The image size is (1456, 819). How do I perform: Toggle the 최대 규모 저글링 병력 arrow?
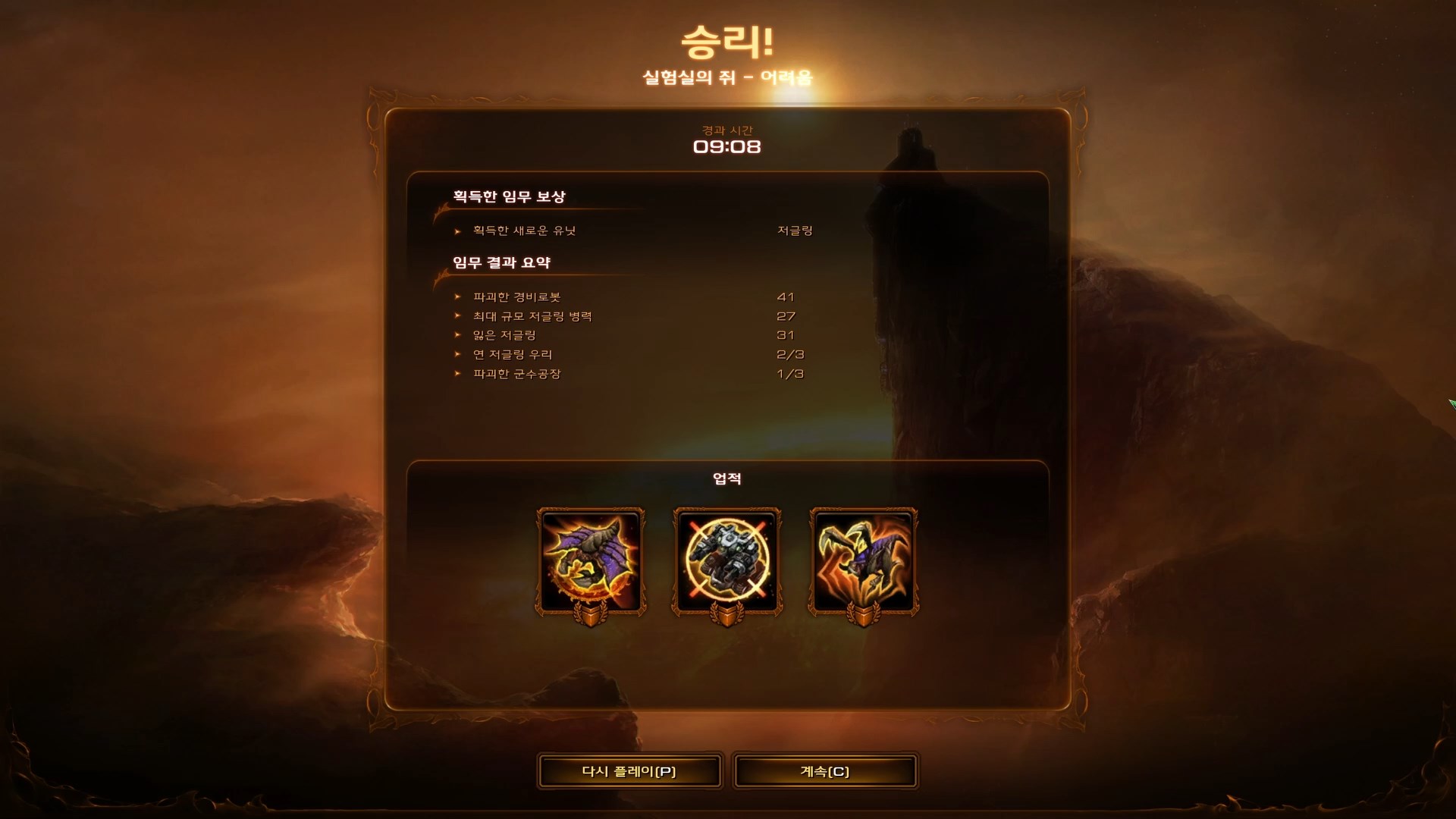coord(457,315)
